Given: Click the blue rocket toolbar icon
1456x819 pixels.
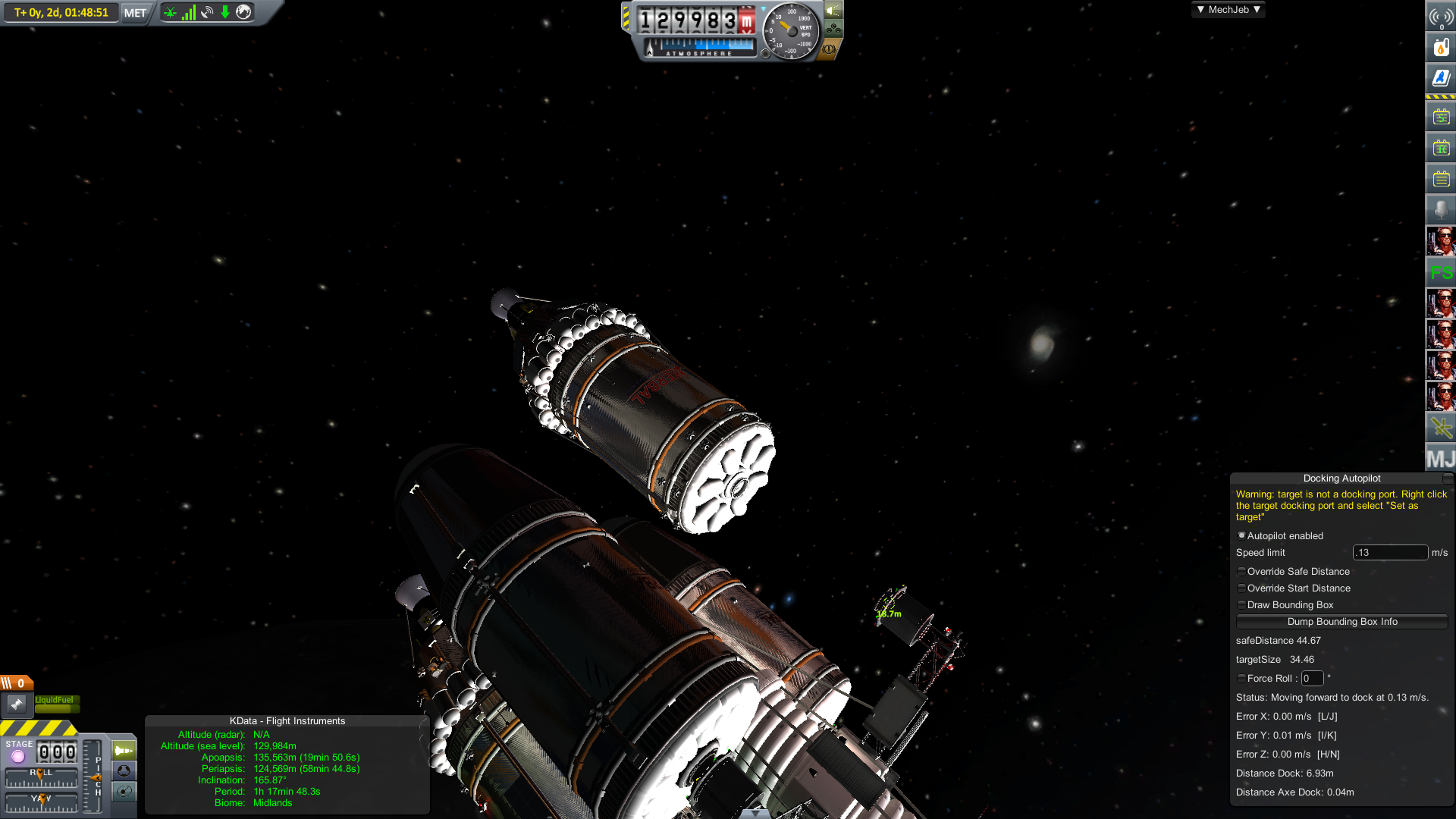Looking at the screenshot, I should [1440, 77].
